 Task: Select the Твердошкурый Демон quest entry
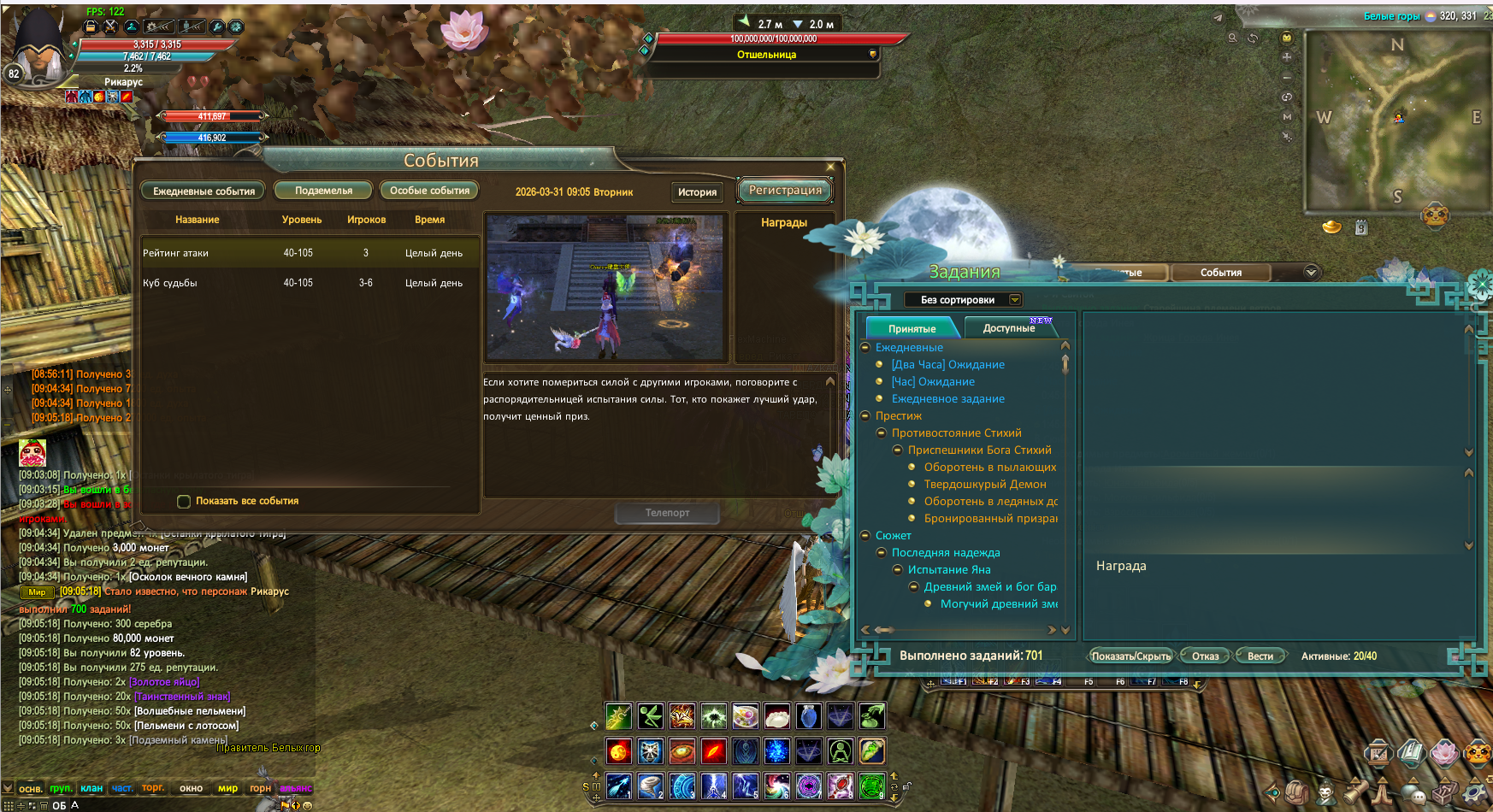(x=984, y=485)
